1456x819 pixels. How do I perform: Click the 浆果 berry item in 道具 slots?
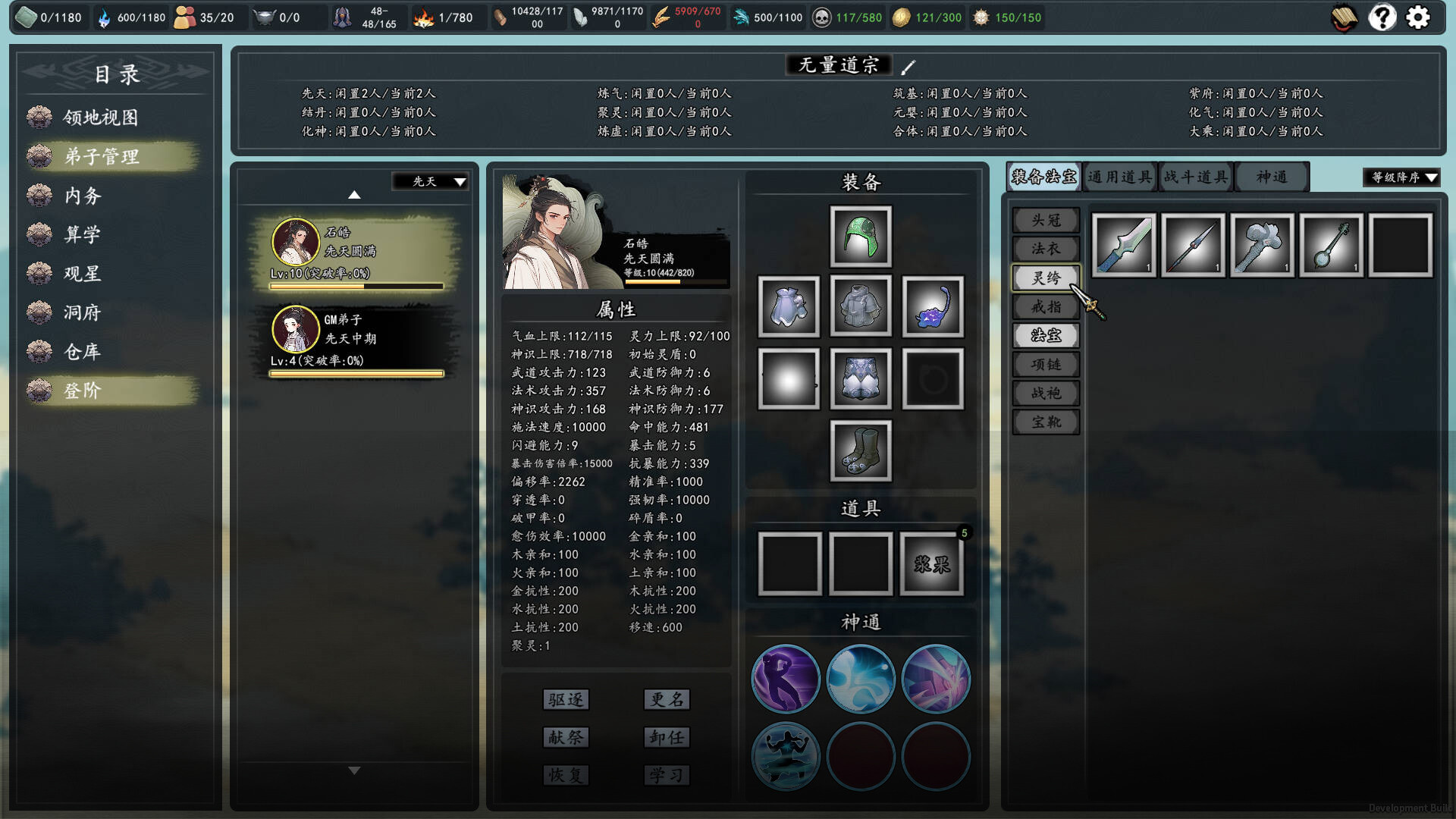(x=931, y=563)
